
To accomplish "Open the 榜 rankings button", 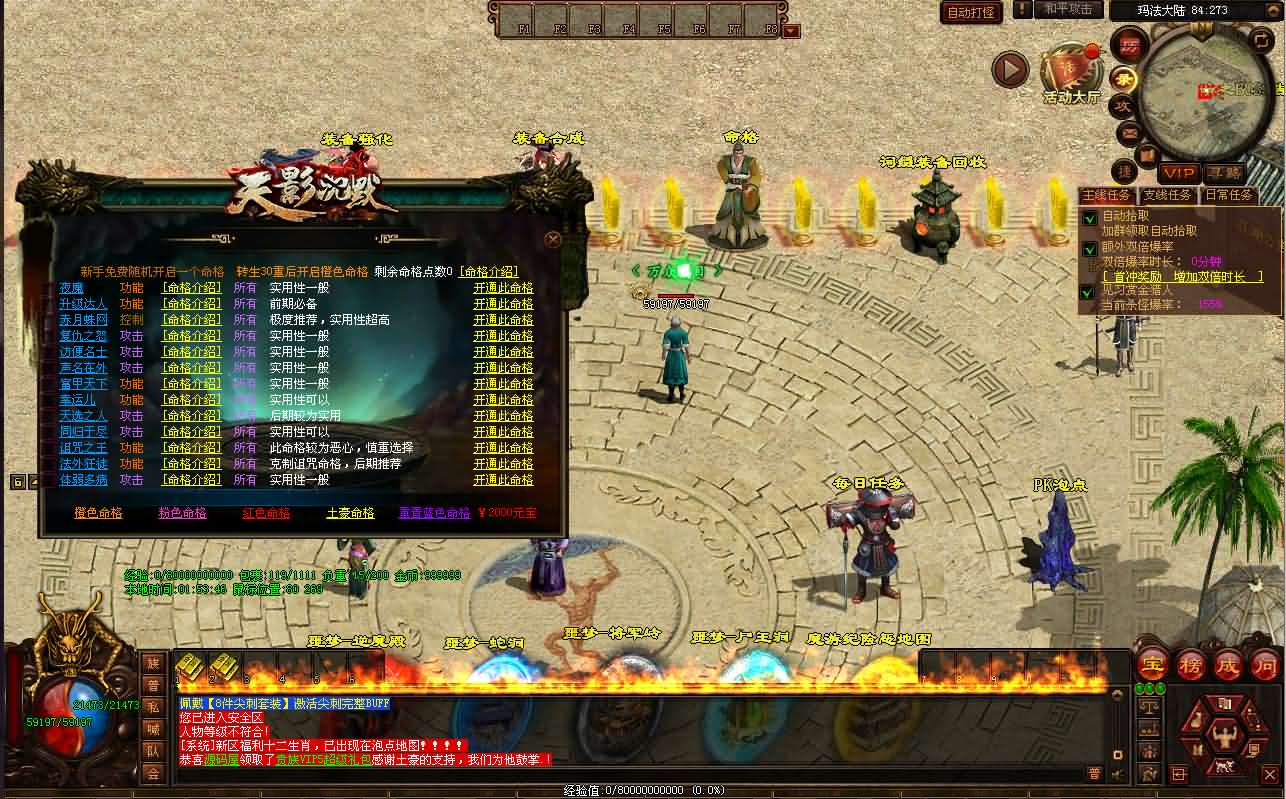I will pyautogui.click(x=1190, y=664).
